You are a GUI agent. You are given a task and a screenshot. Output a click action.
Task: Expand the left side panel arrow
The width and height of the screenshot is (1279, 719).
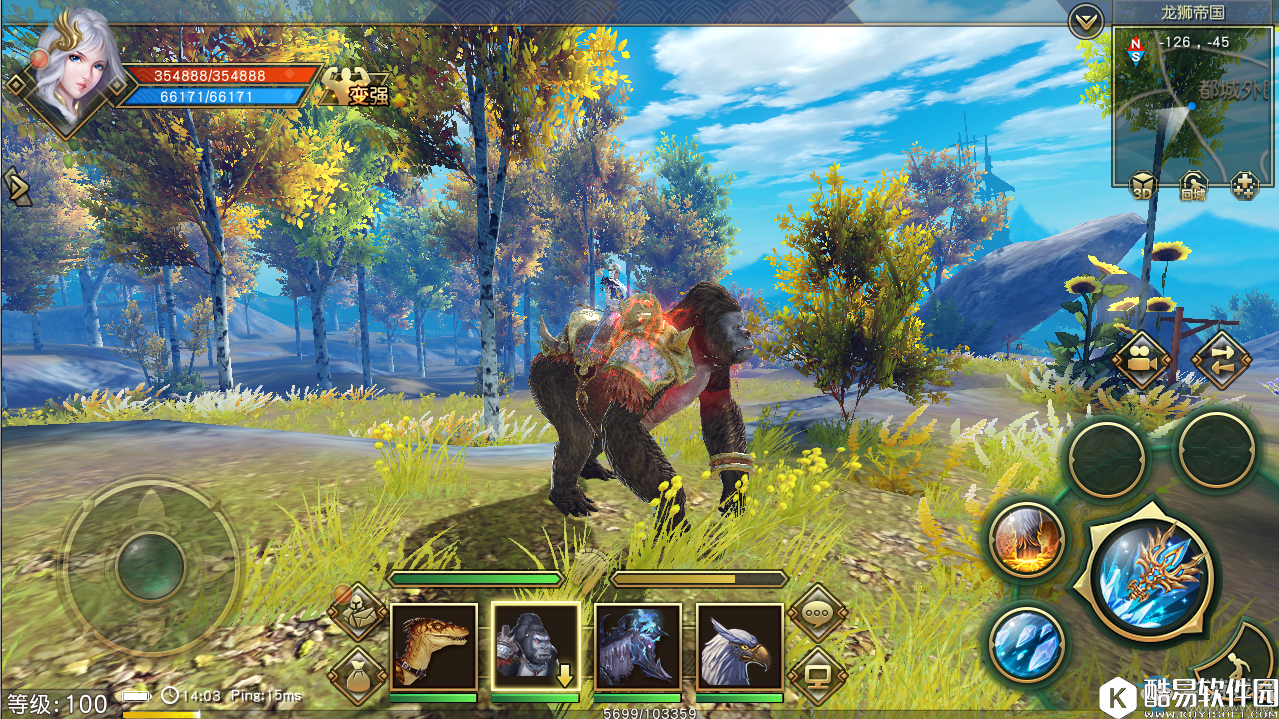(x=16, y=186)
